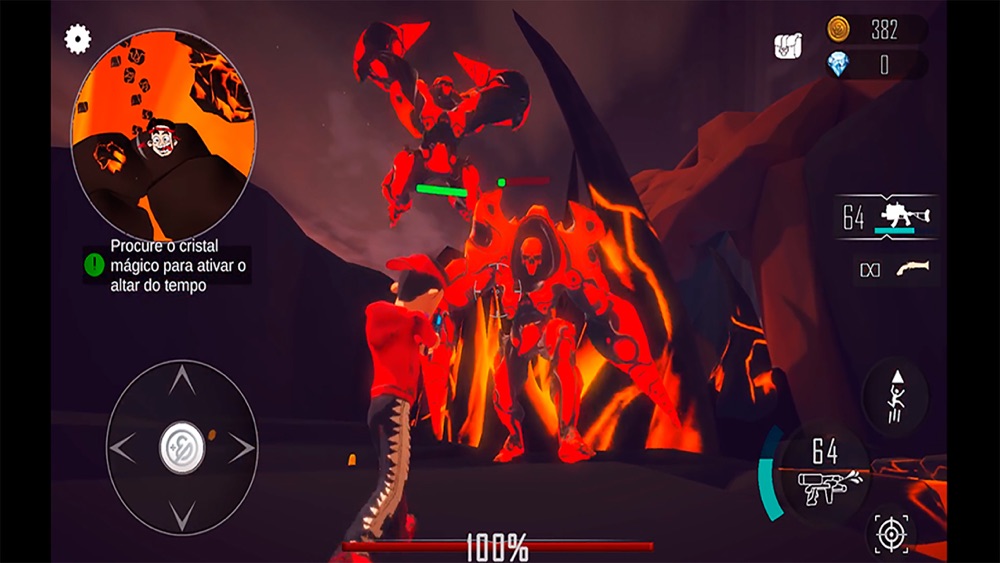Activate the jump action button

click(894, 397)
